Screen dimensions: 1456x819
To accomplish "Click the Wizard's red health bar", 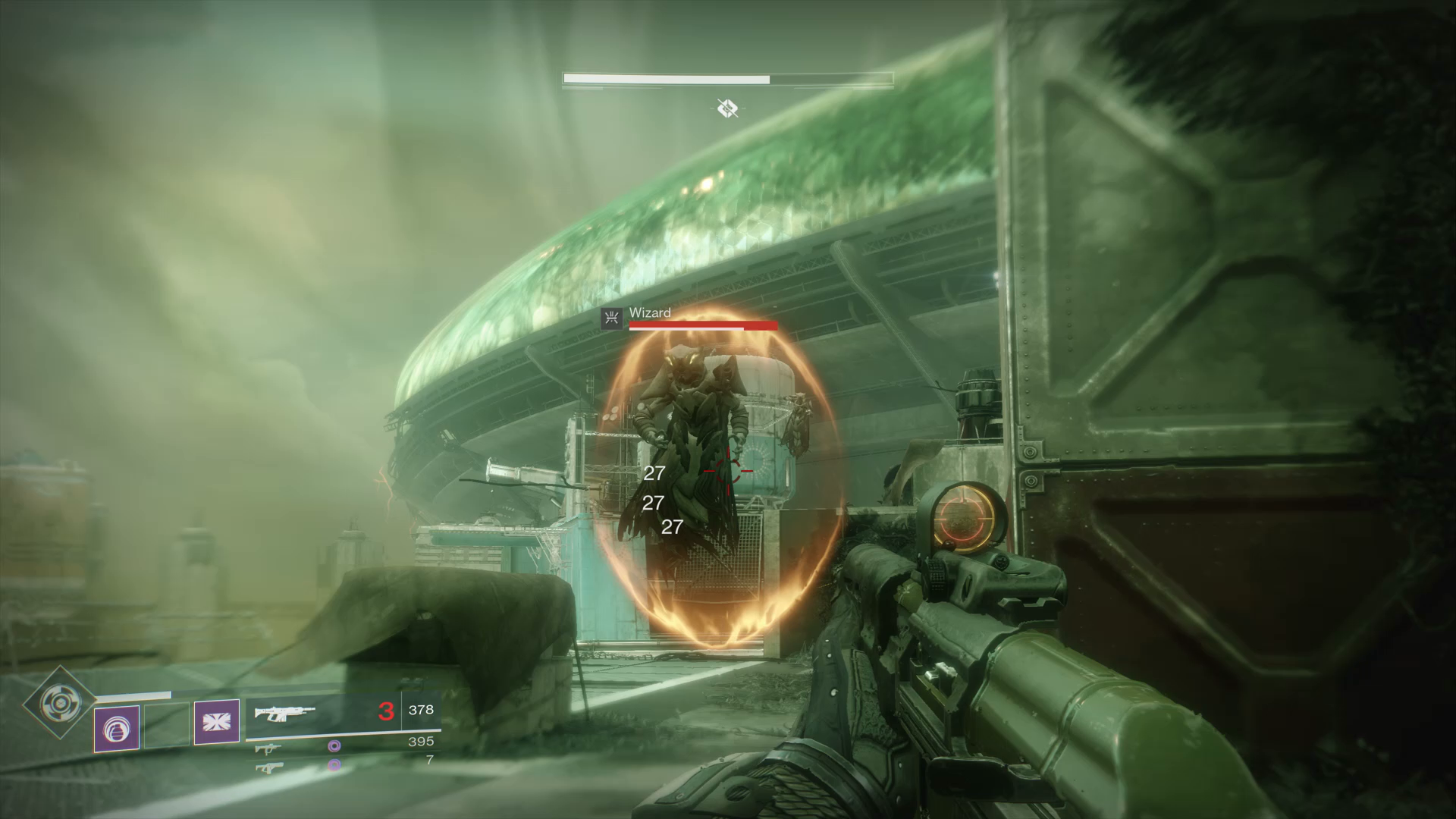I will click(701, 325).
